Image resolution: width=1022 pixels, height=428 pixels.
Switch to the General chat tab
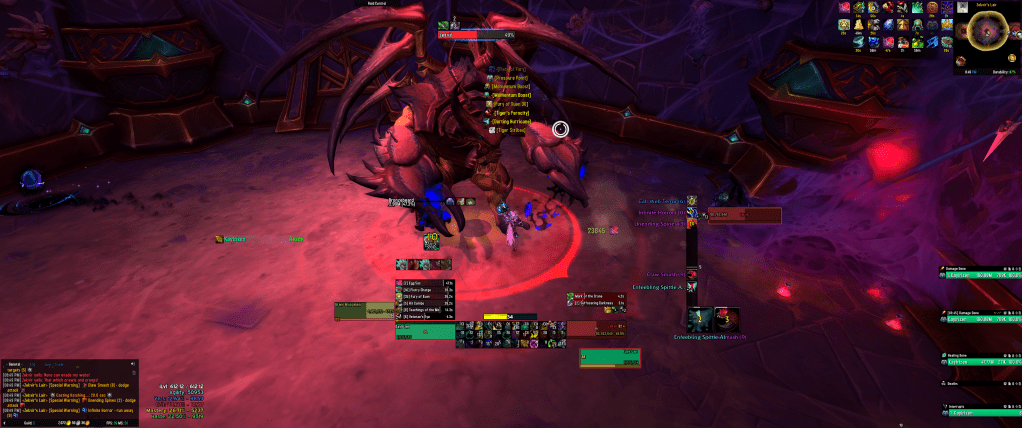pos(15,363)
